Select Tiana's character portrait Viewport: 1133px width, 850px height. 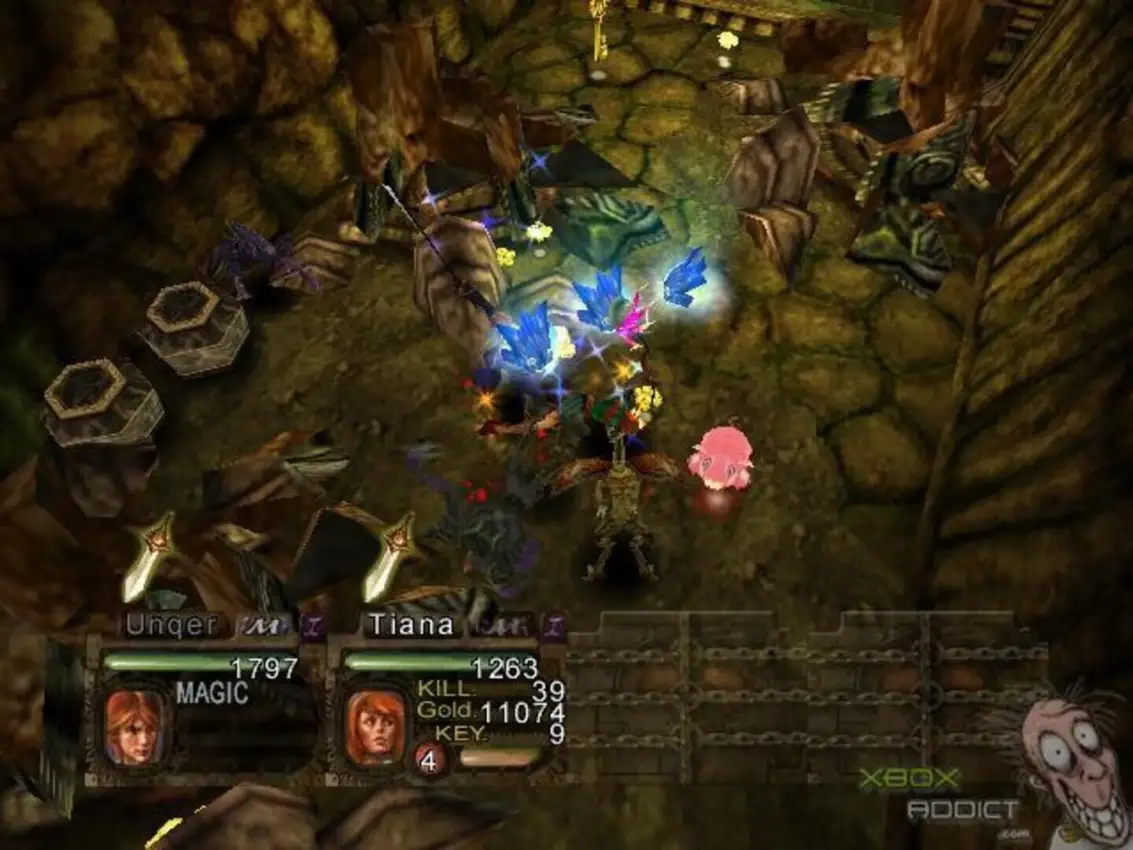(375, 726)
